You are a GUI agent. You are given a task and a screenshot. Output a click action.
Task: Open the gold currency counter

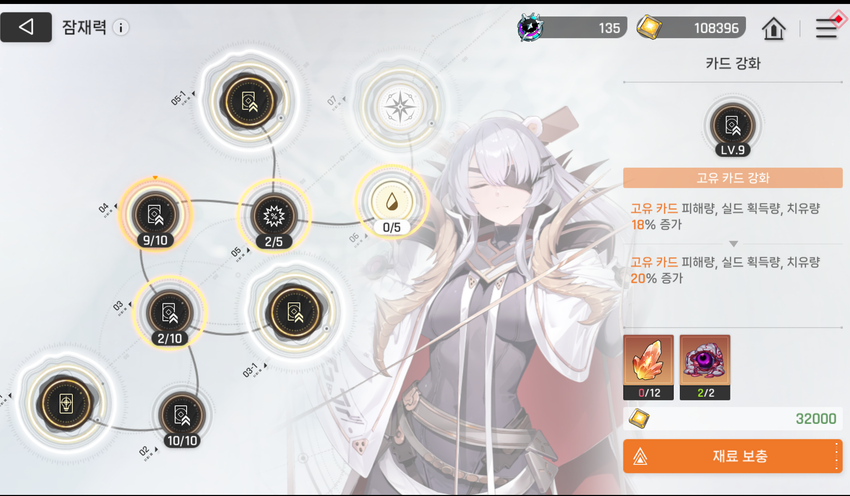point(688,28)
